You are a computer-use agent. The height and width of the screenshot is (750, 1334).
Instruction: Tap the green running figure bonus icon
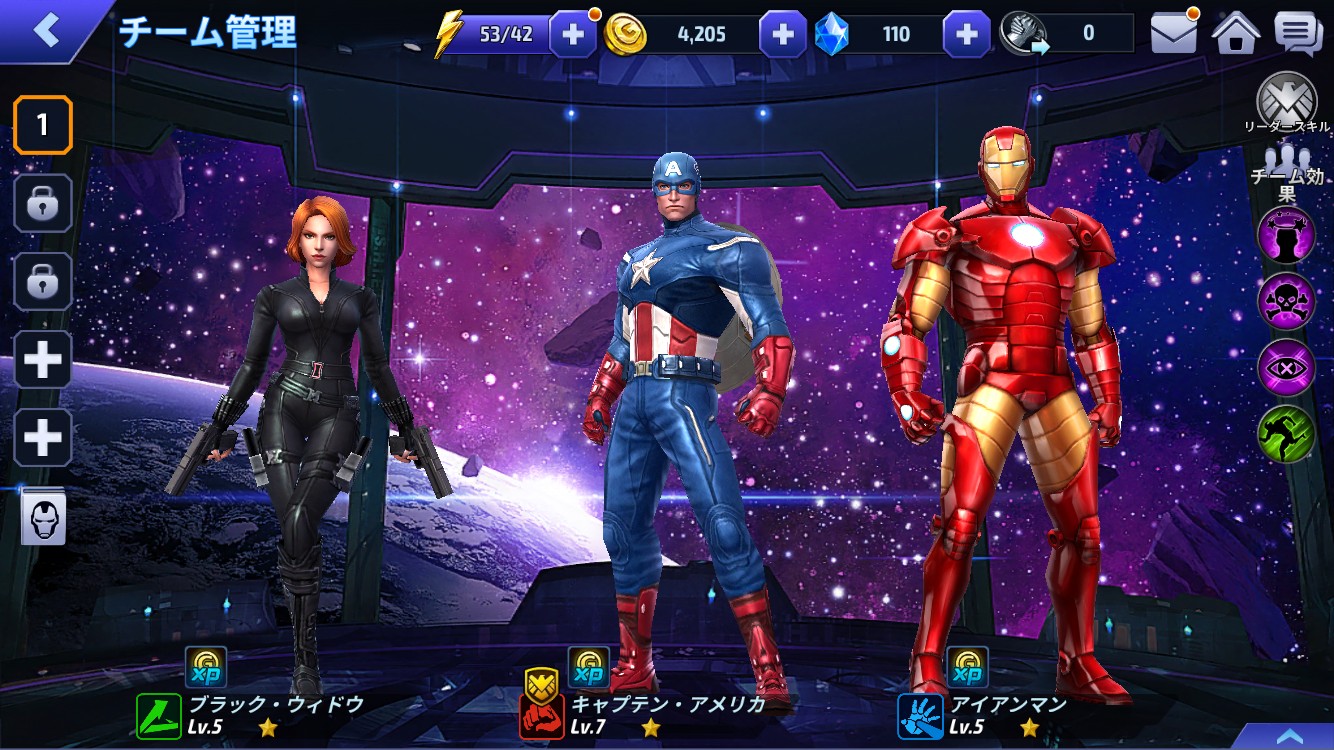pos(1286,434)
